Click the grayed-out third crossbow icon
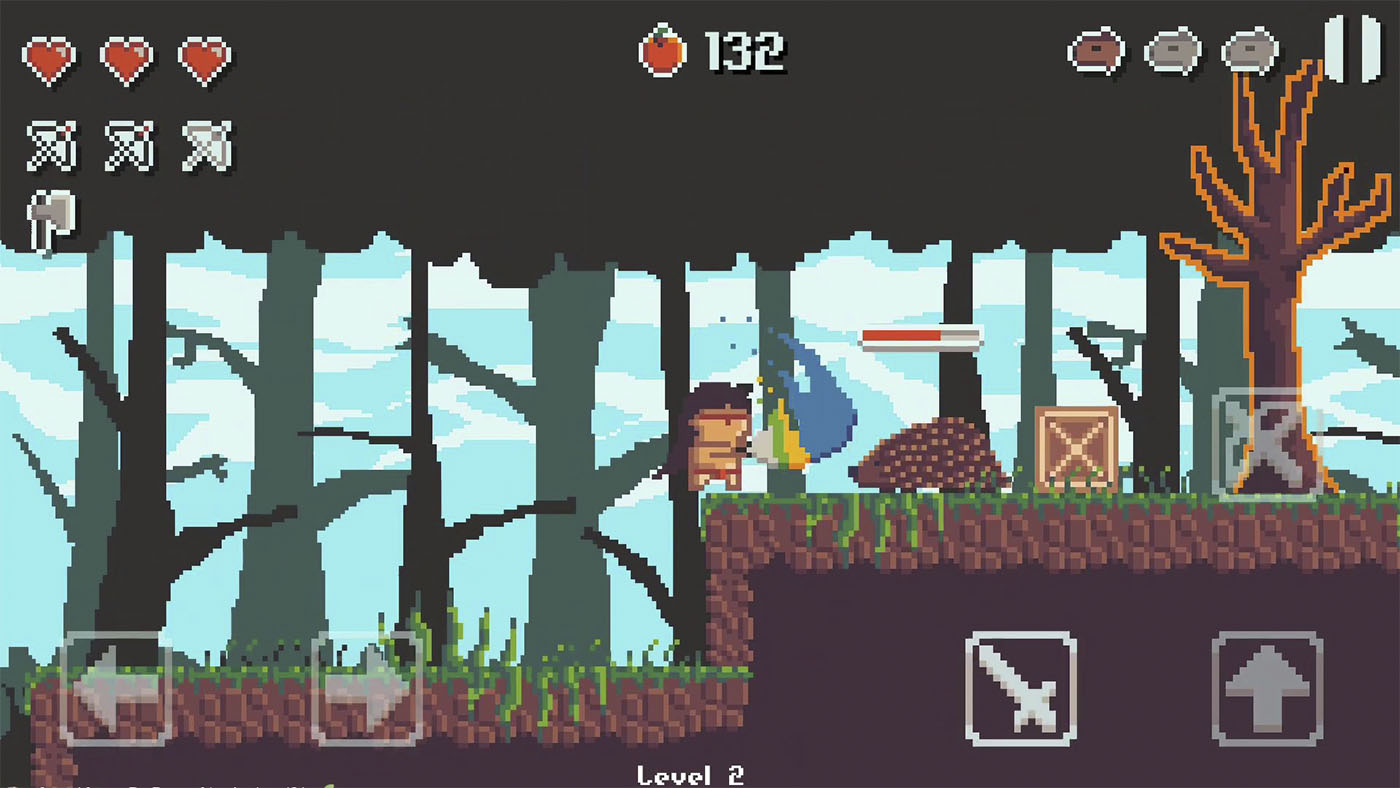The height and width of the screenshot is (788, 1400). (x=205, y=143)
